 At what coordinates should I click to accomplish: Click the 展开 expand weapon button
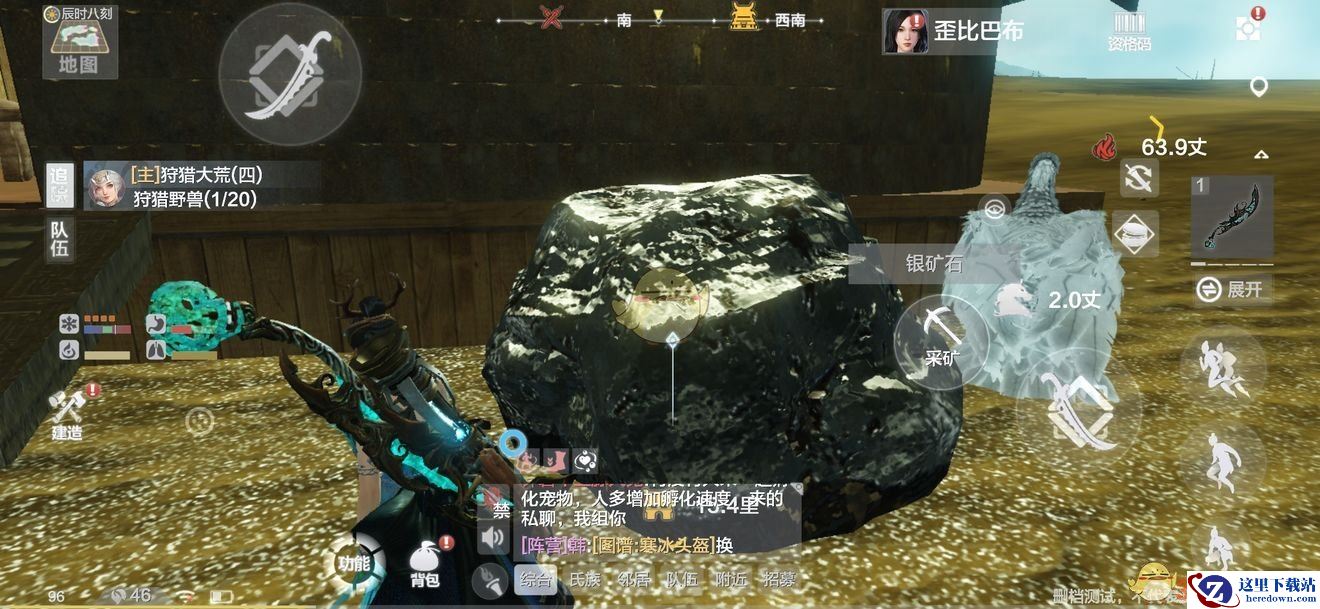tap(1235, 290)
